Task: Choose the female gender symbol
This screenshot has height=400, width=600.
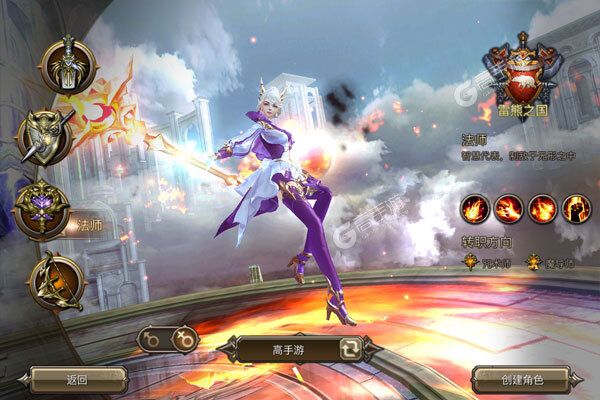Action: 184,340
